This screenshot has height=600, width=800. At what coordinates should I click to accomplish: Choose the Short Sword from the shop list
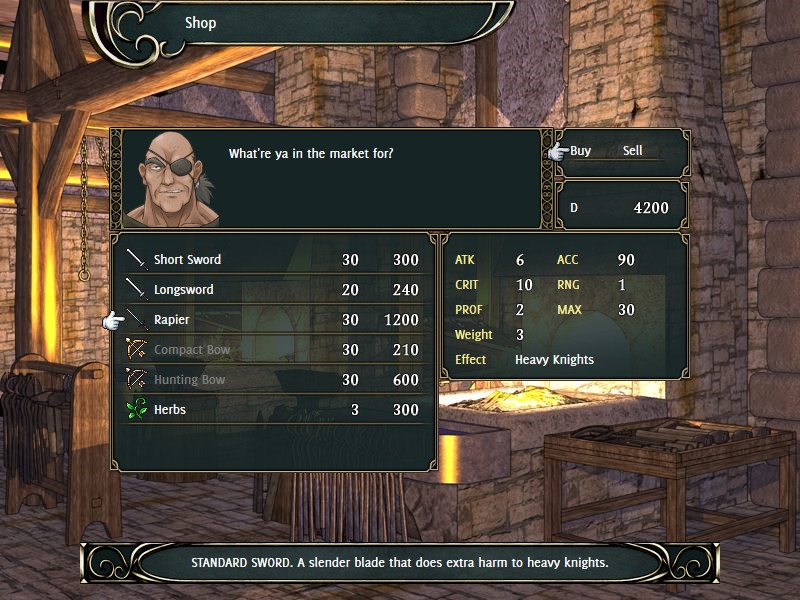tap(188, 260)
